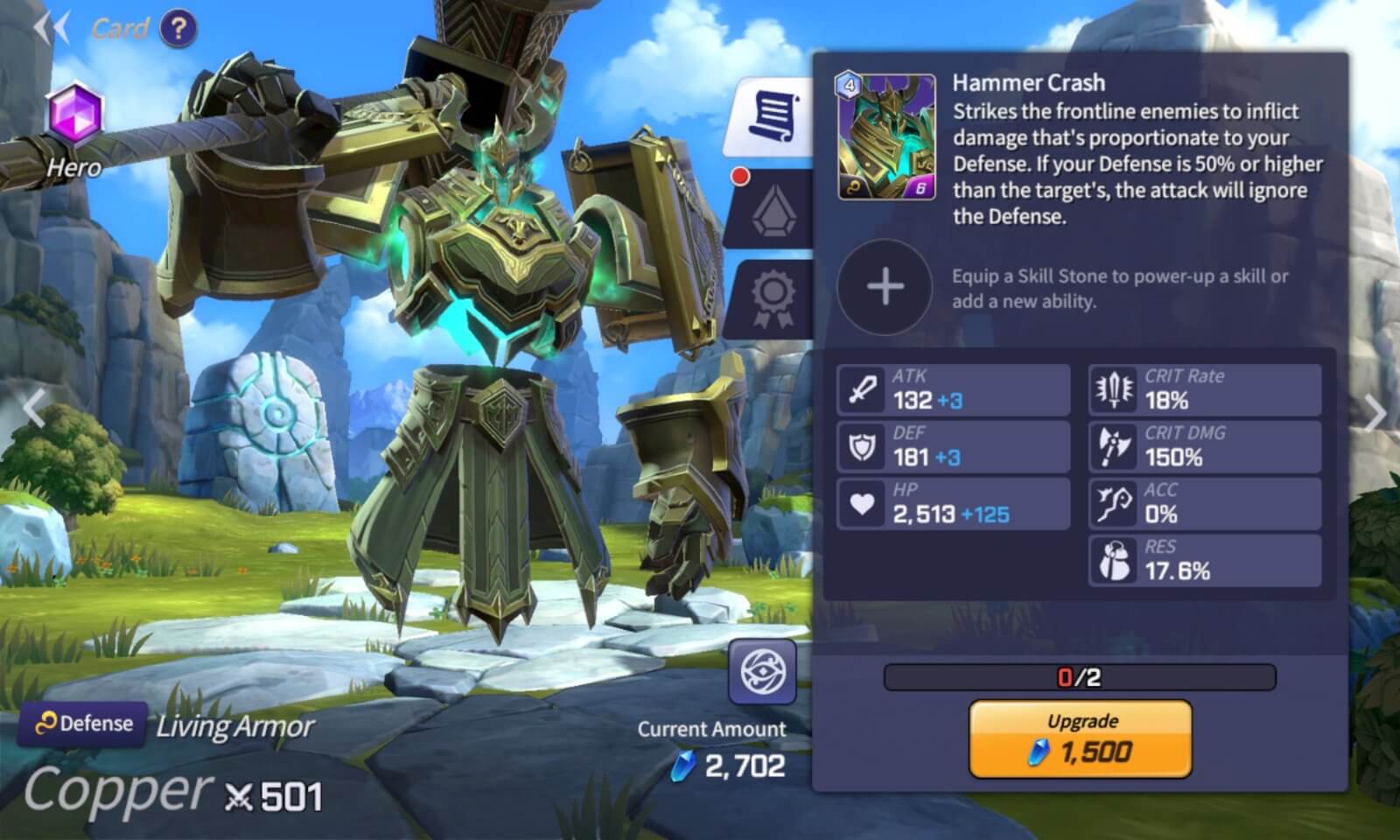
Task: Equip a Skill Stone via plus slot
Action: (x=885, y=286)
